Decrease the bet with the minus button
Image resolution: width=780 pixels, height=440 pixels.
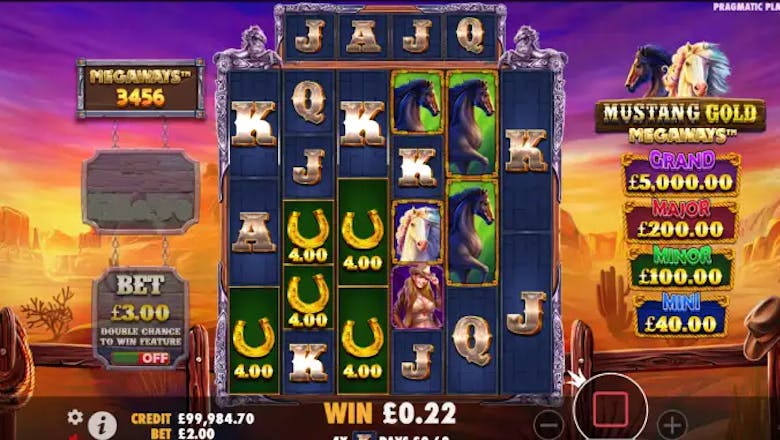click(x=548, y=420)
